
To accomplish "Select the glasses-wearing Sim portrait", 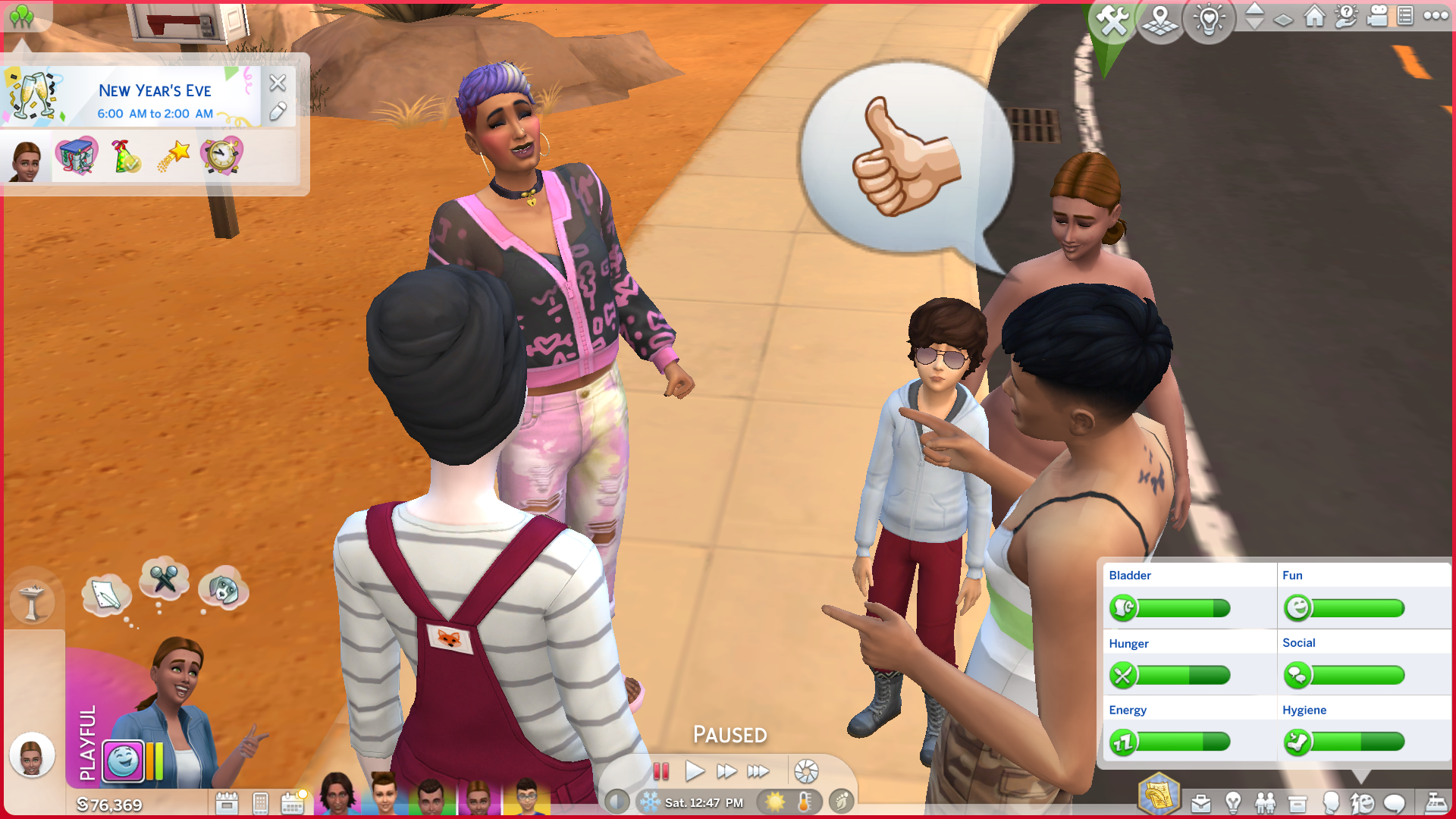I will [x=526, y=797].
